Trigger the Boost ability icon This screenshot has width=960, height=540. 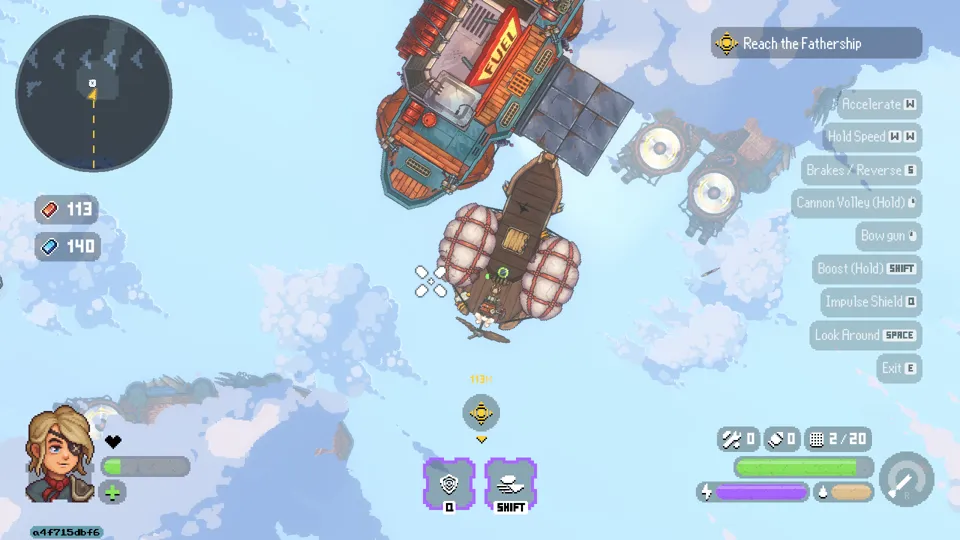coord(510,484)
